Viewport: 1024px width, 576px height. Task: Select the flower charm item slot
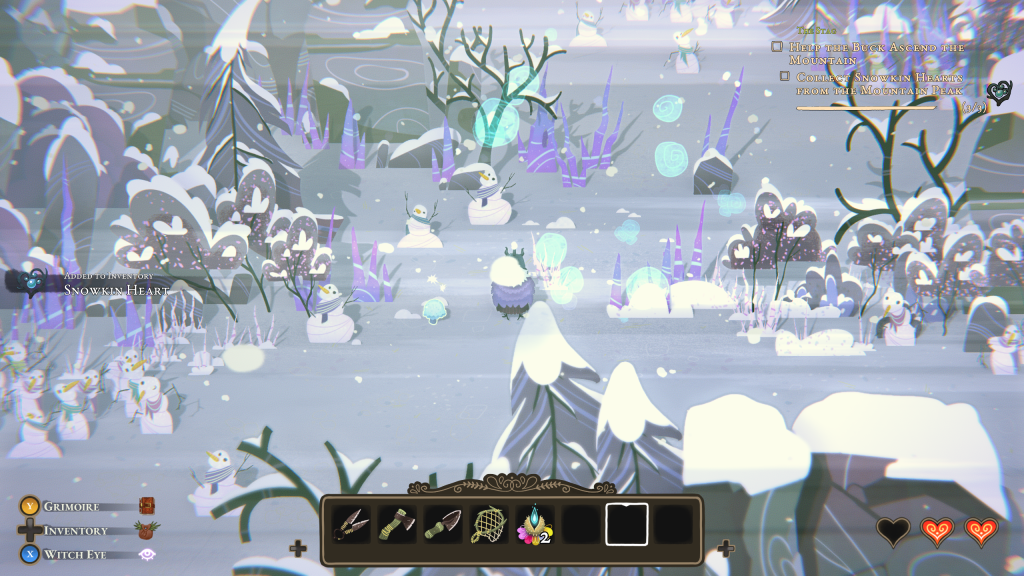[534, 525]
